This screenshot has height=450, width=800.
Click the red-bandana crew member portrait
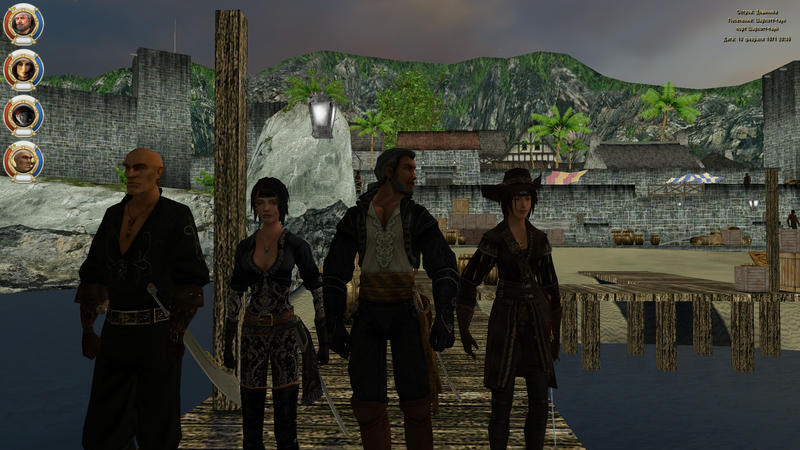coord(22,114)
